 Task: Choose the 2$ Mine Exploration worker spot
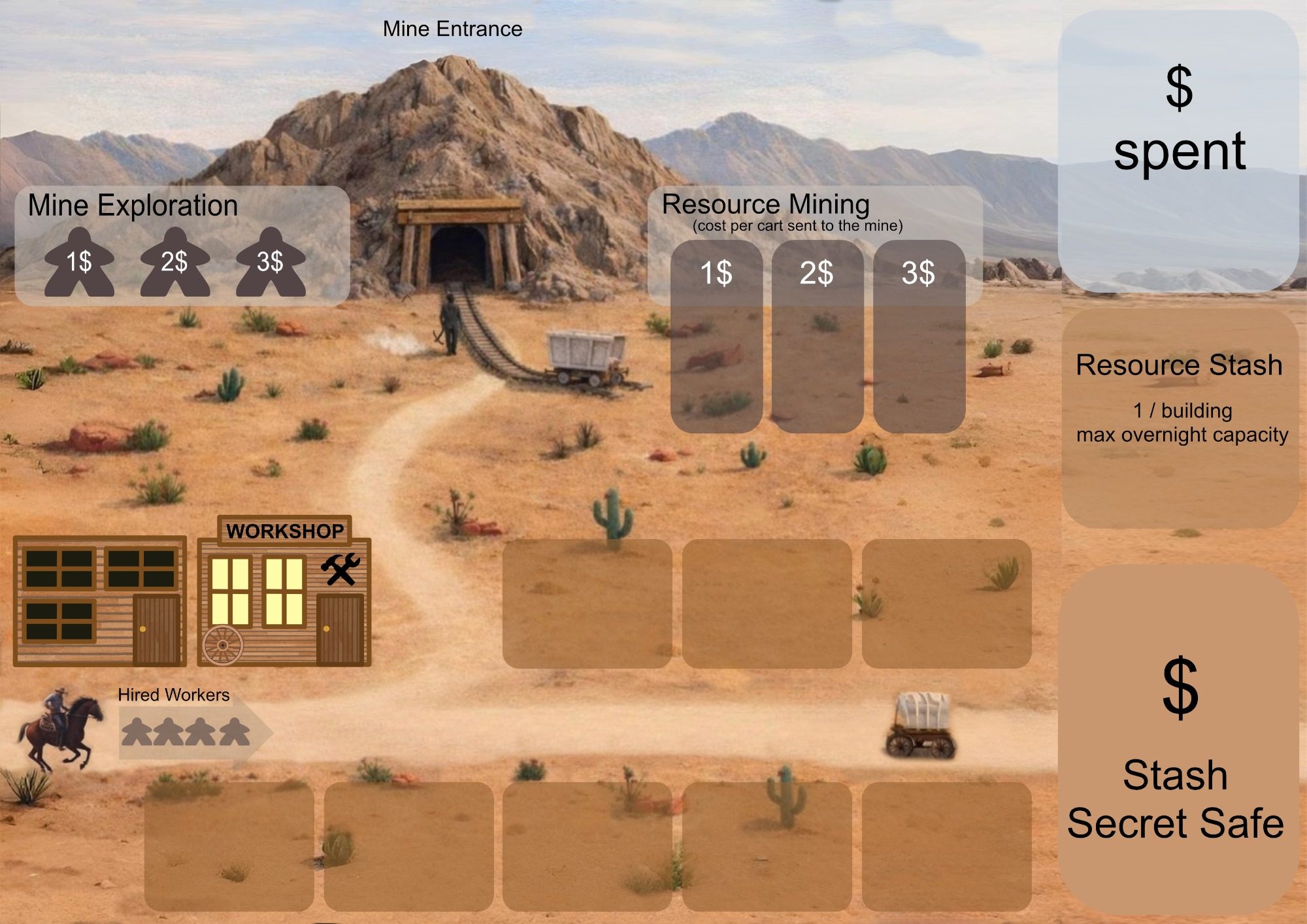pyautogui.click(x=174, y=263)
